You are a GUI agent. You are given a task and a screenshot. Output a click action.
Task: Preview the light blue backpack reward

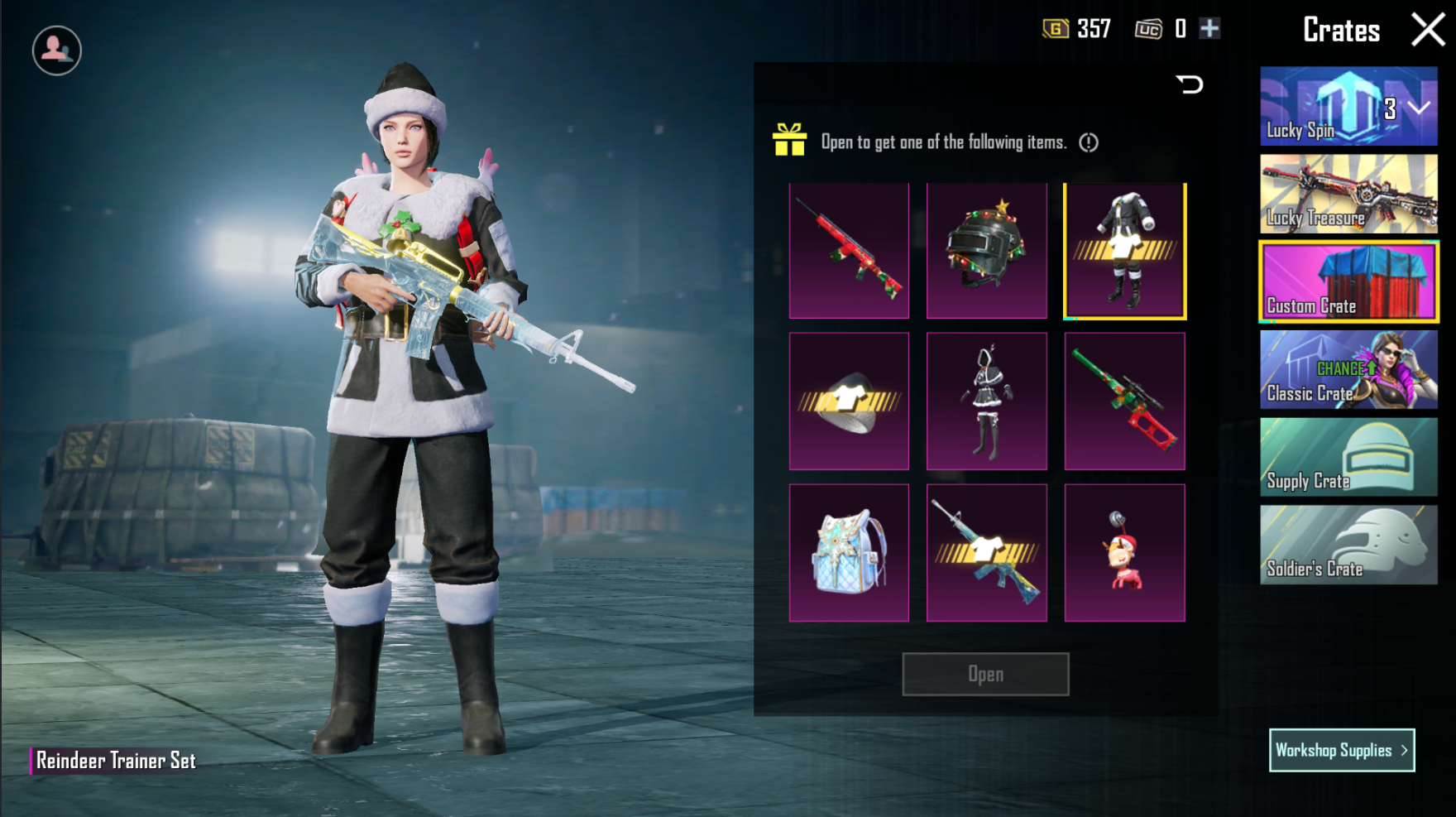click(x=849, y=552)
